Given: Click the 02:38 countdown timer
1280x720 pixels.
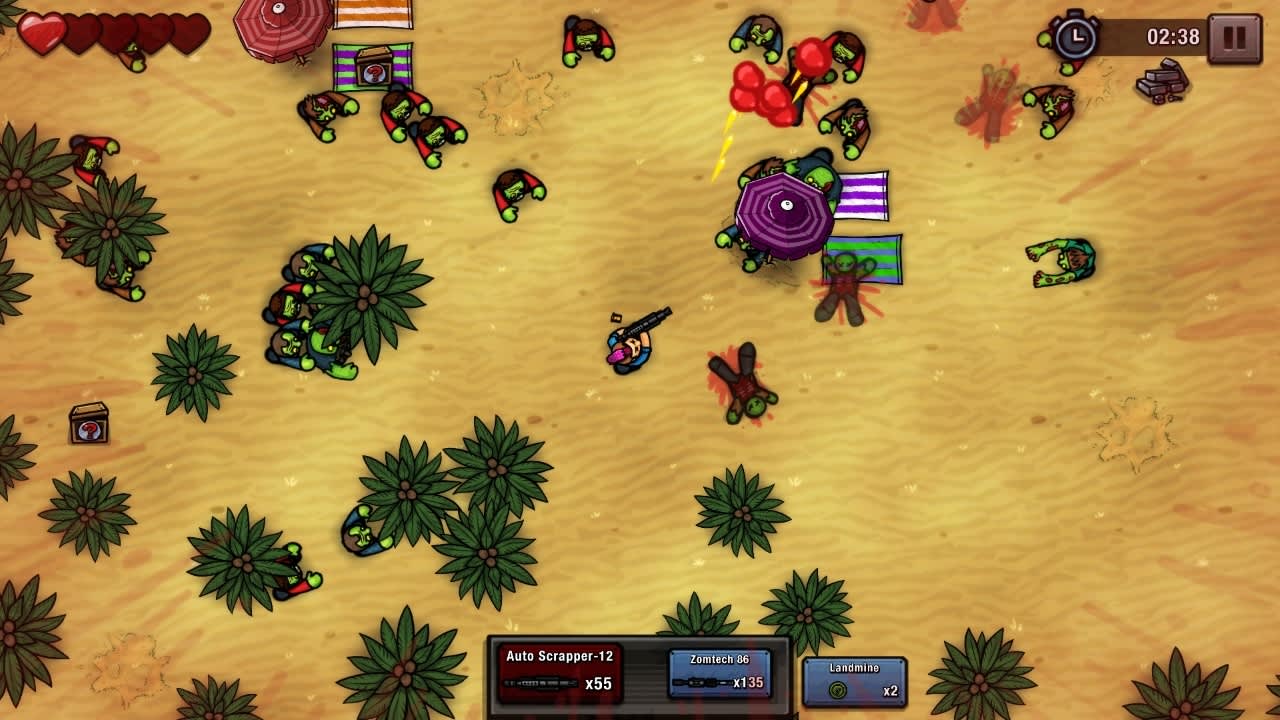Looking at the screenshot, I should (1172, 38).
